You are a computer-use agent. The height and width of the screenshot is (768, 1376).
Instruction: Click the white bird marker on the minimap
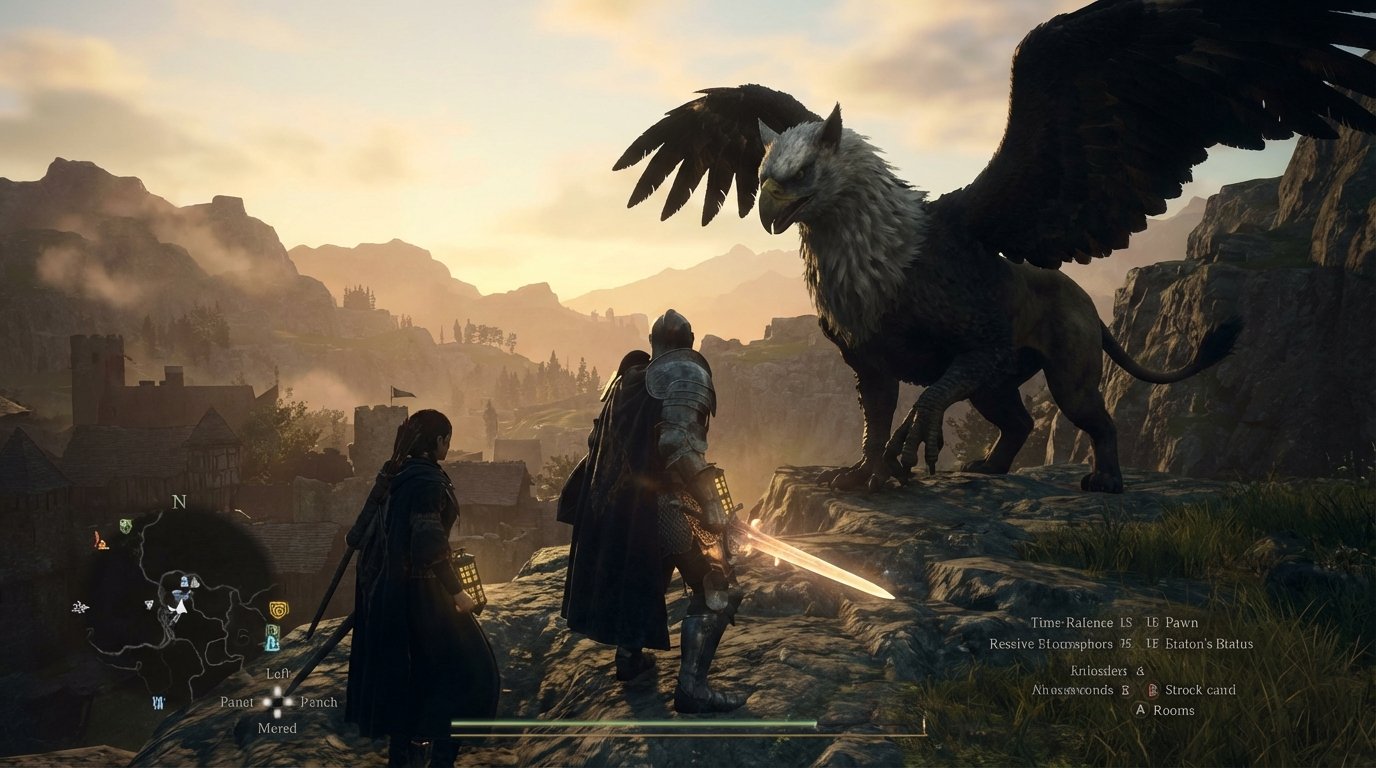tap(80, 607)
